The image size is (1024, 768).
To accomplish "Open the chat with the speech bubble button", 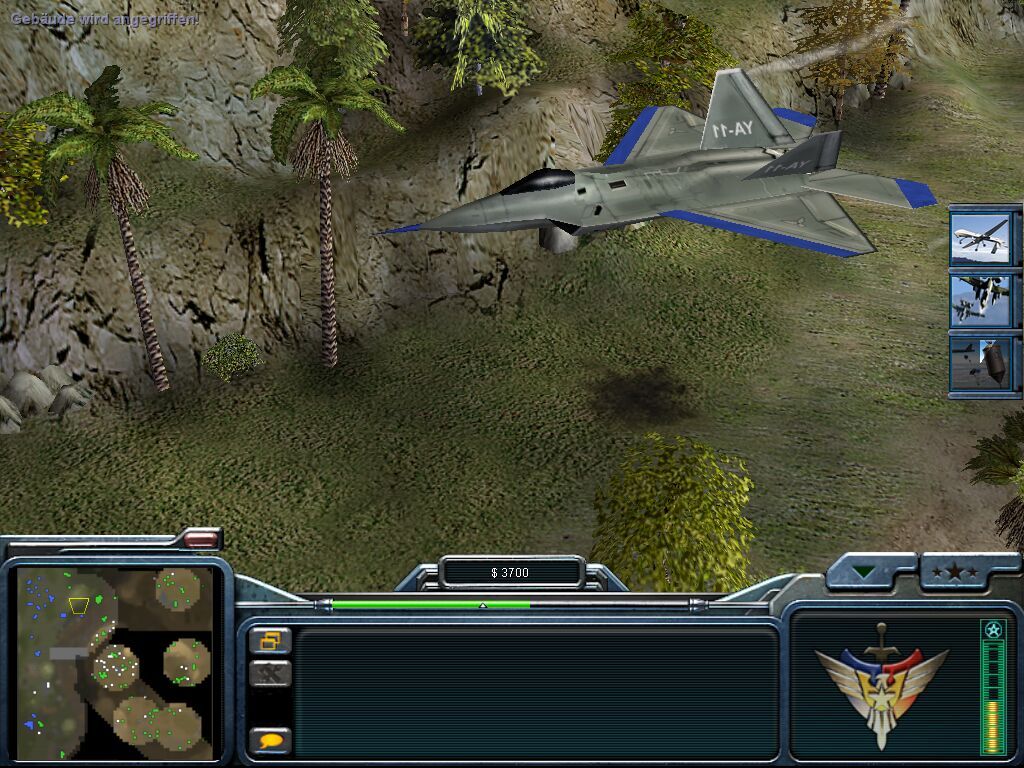I will point(270,741).
